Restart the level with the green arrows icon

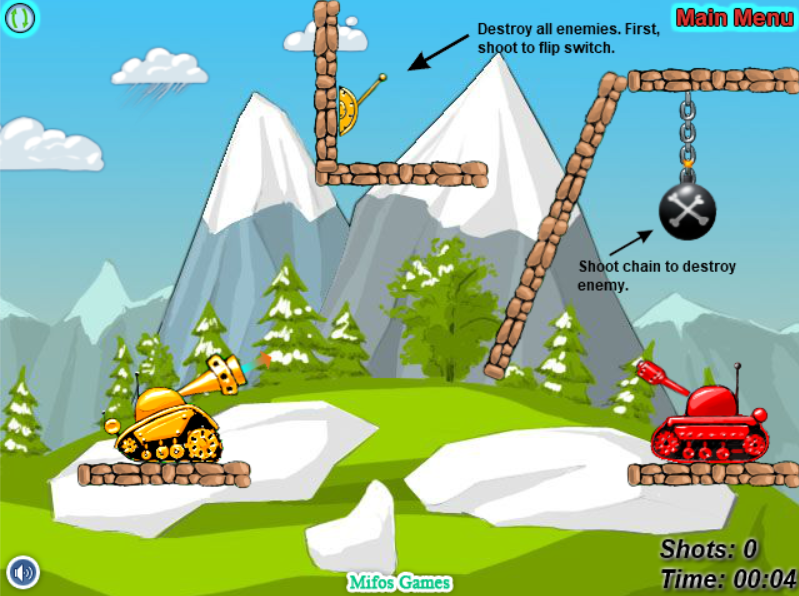tap(20, 17)
